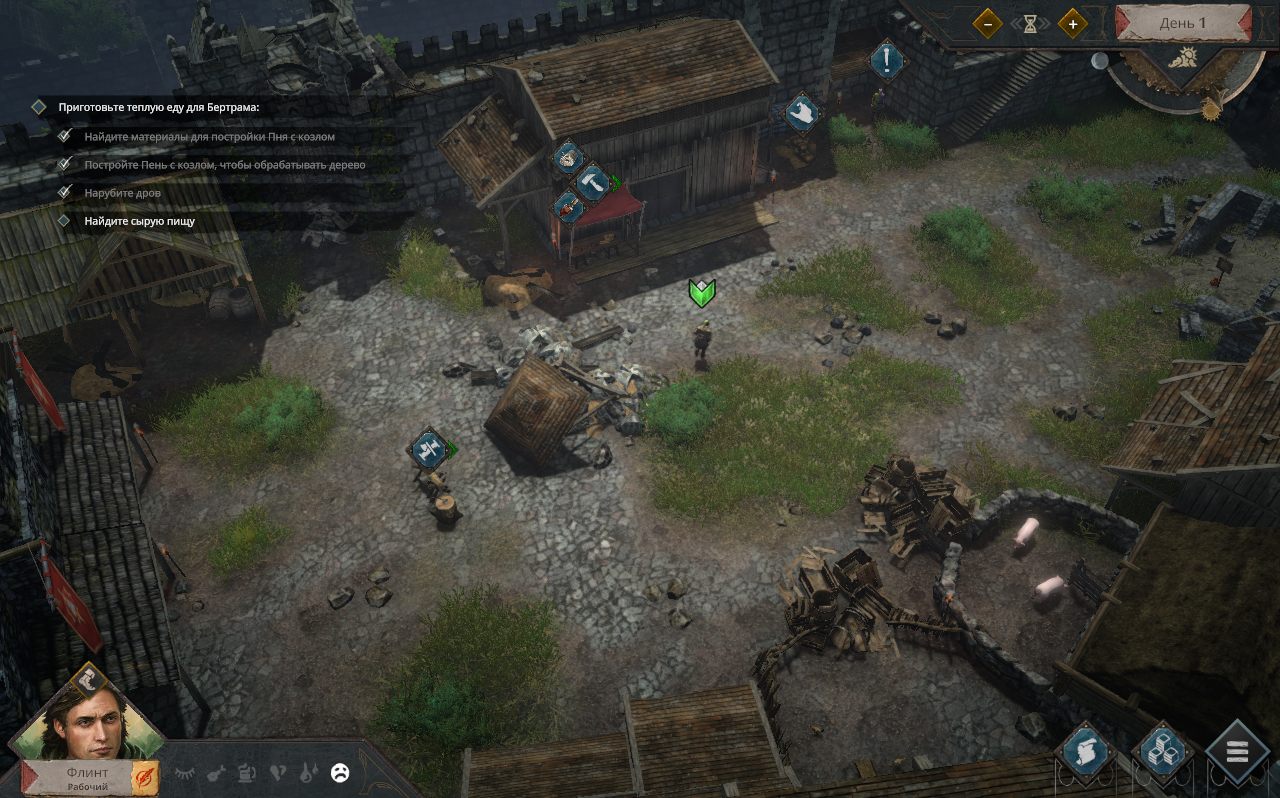Click the sad face mood icon
The width and height of the screenshot is (1280, 798).
coord(340,772)
